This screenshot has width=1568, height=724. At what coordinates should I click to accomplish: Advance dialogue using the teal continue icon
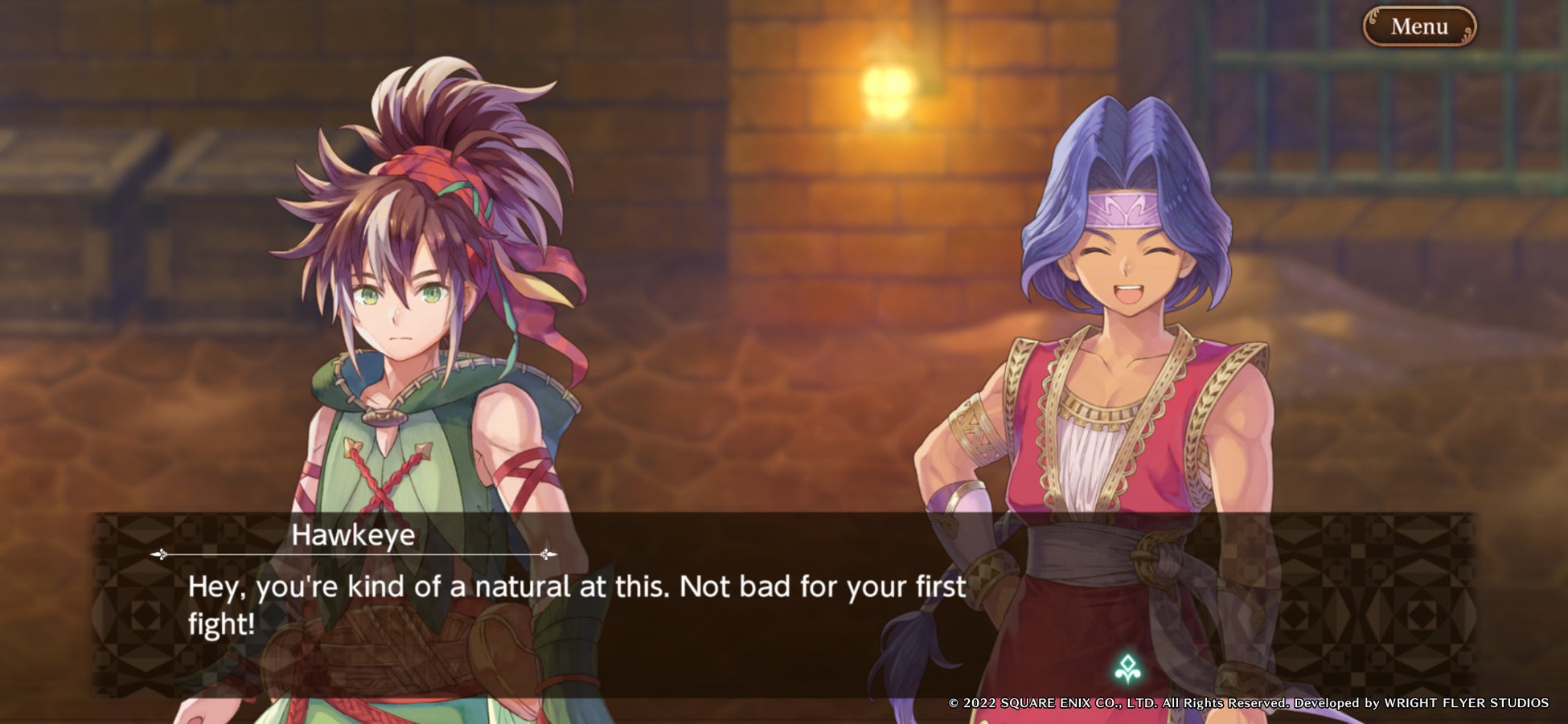[1127, 668]
